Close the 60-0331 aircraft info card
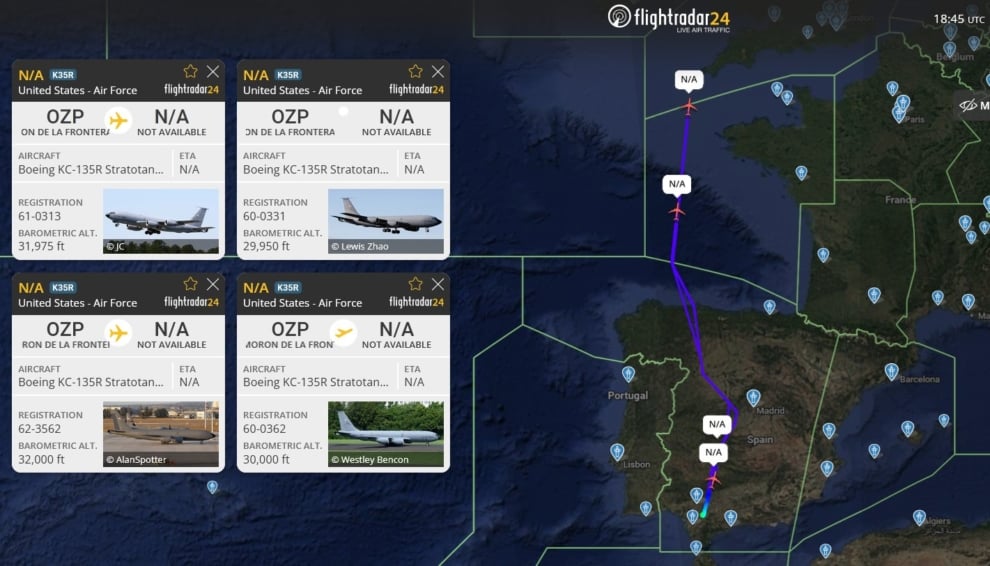Viewport: 990px width, 566px height. point(438,72)
